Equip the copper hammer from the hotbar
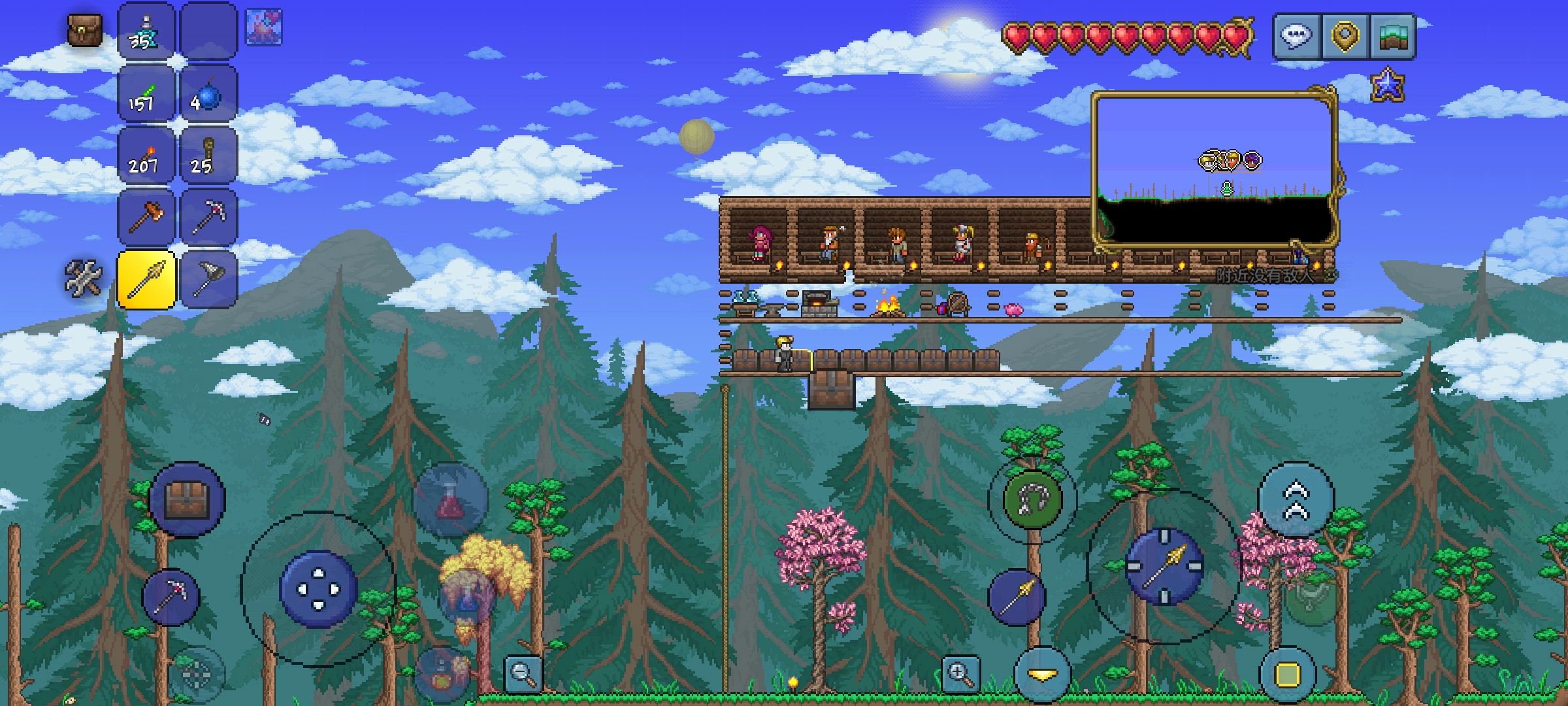The width and height of the screenshot is (1568, 706). coord(145,218)
